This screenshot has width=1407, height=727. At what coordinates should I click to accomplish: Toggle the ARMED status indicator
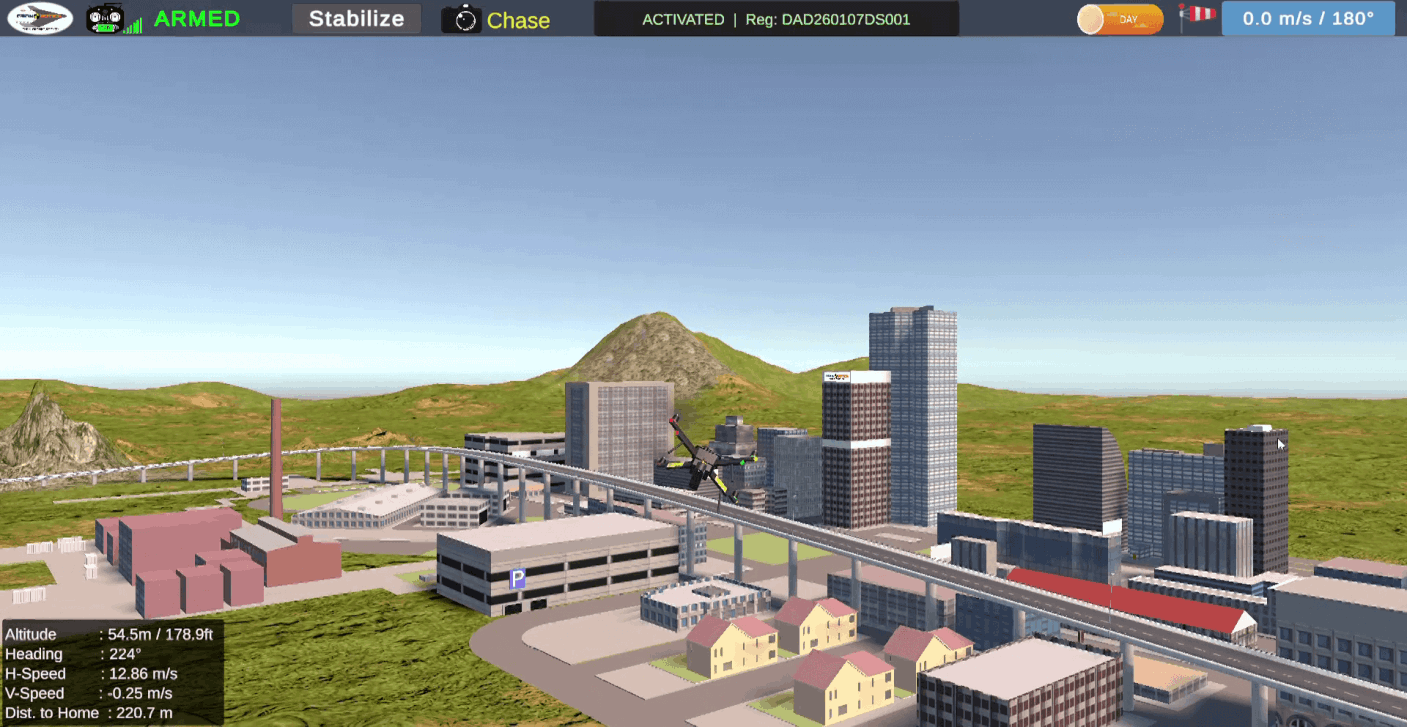point(197,18)
